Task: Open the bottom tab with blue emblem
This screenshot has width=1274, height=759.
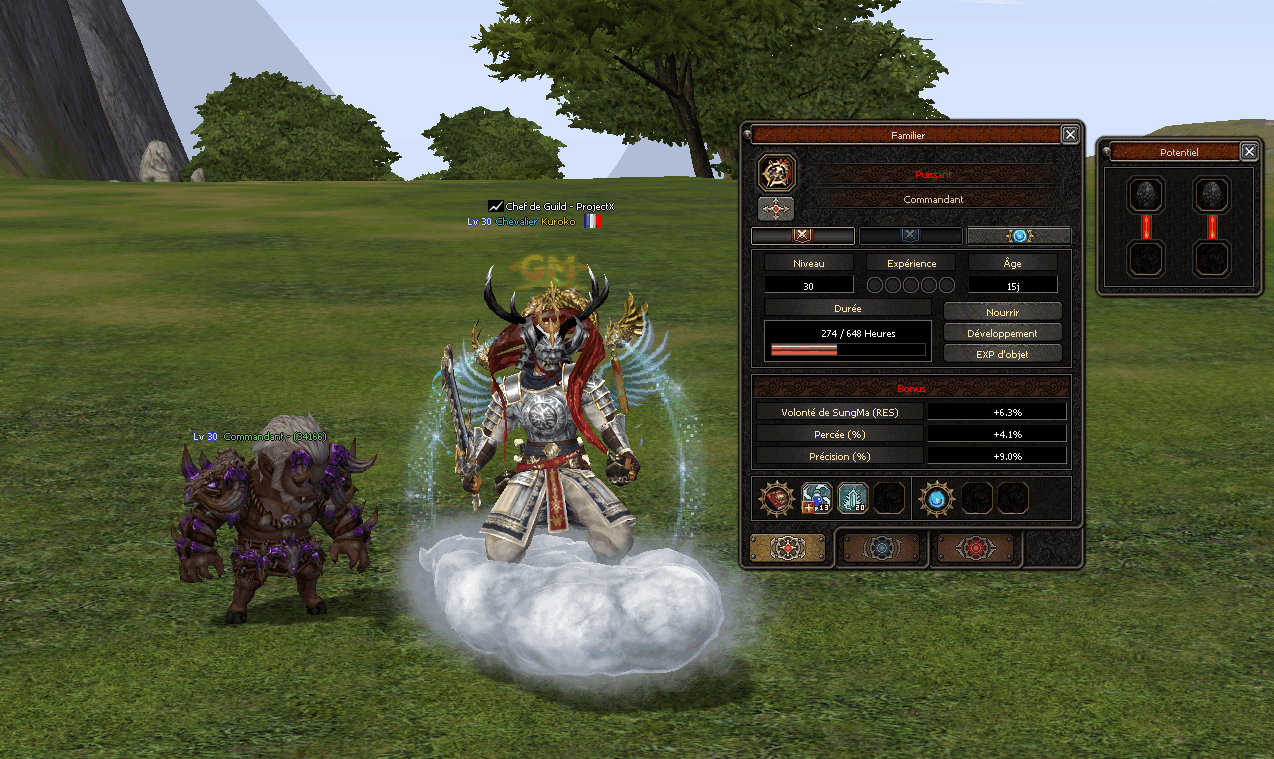Action: 882,548
